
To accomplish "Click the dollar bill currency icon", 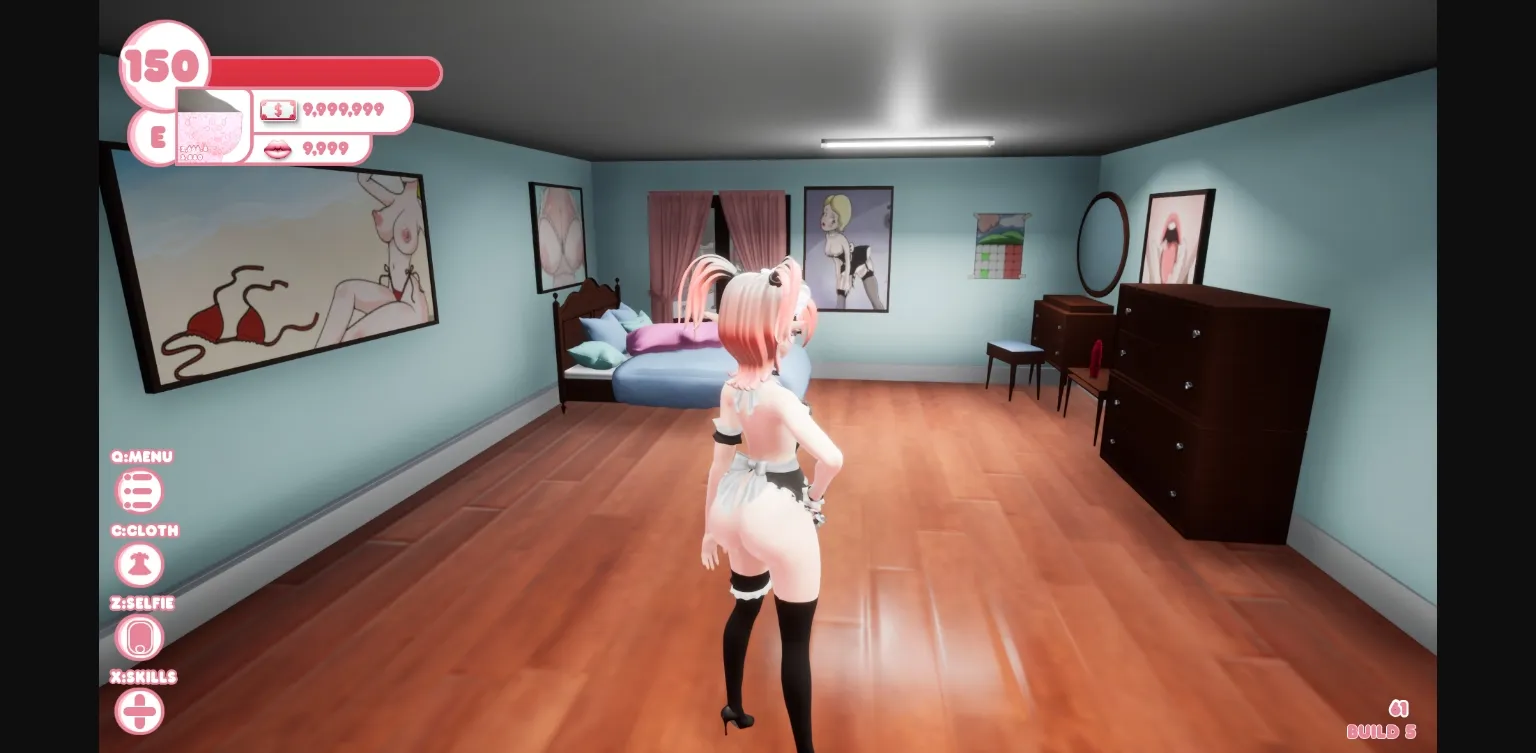I will [278, 110].
